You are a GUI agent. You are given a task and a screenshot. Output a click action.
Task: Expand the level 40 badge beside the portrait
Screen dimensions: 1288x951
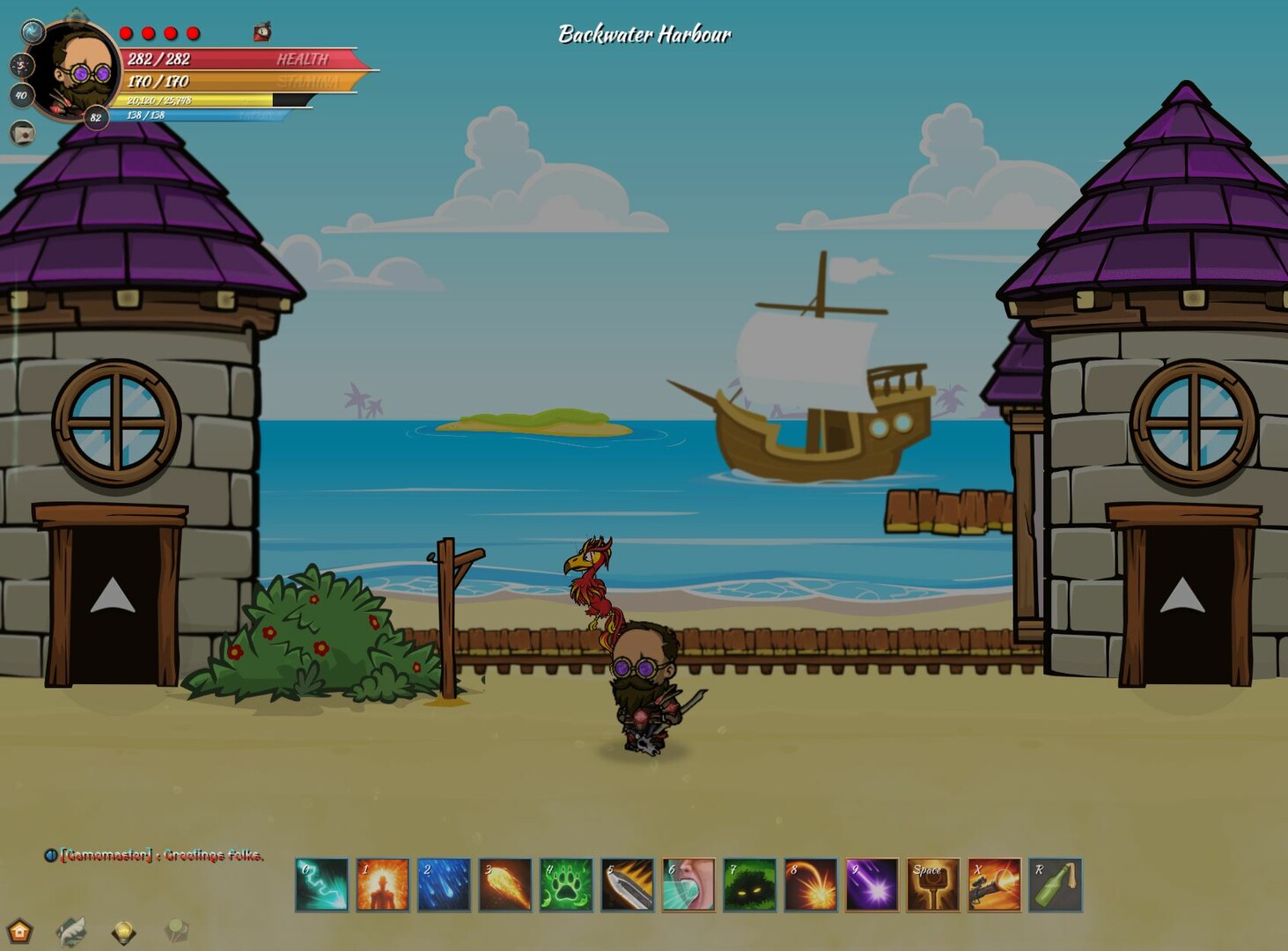[x=20, y=94]
